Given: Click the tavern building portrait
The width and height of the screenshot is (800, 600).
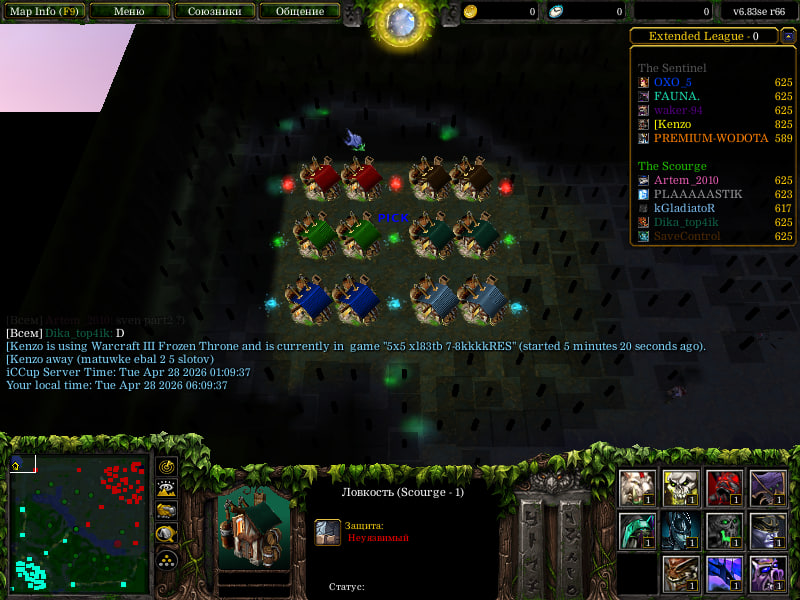Looking at the screenshot, I should (252, 526).
